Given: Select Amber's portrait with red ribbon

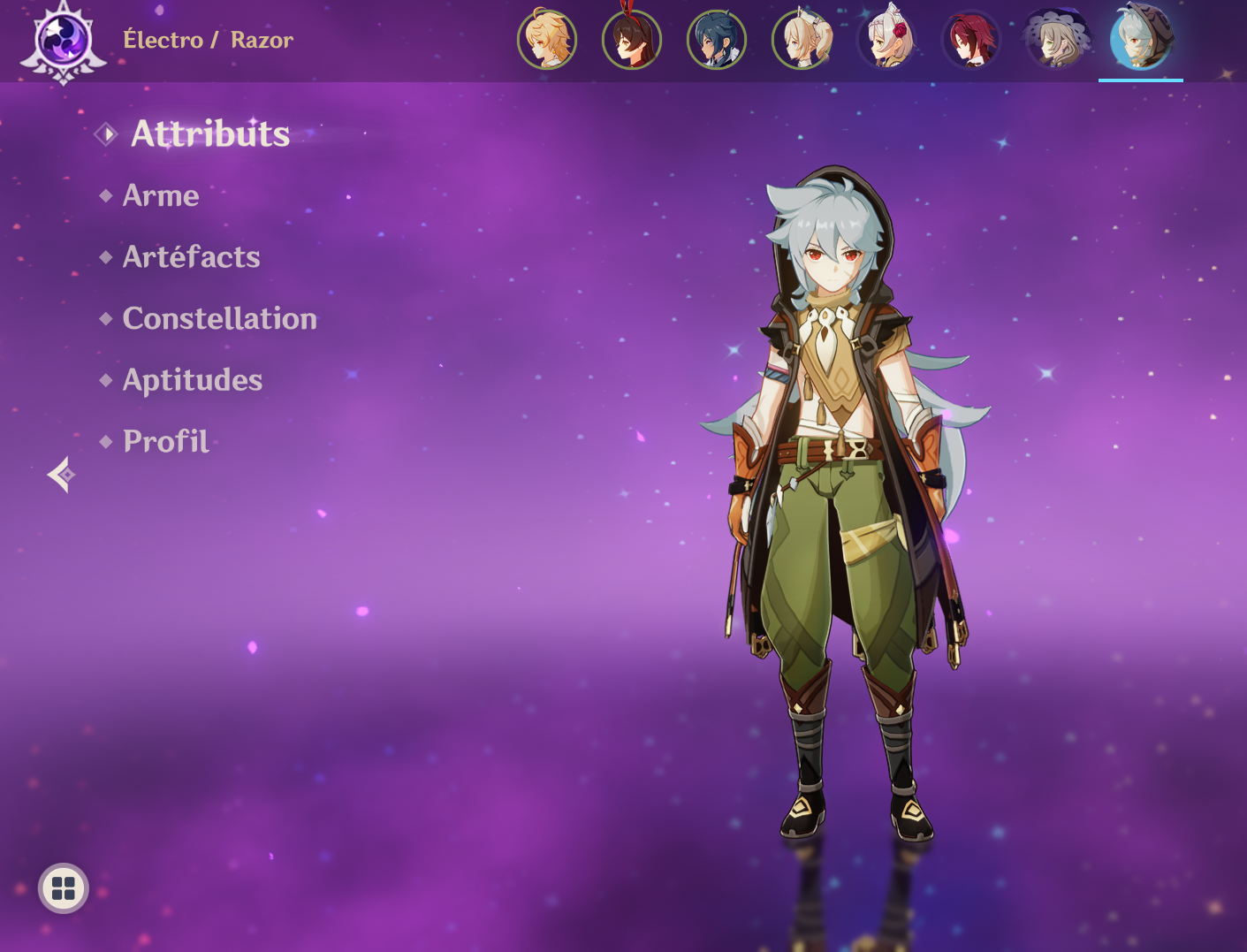Looking at the screenshot, I should point(632,40).
